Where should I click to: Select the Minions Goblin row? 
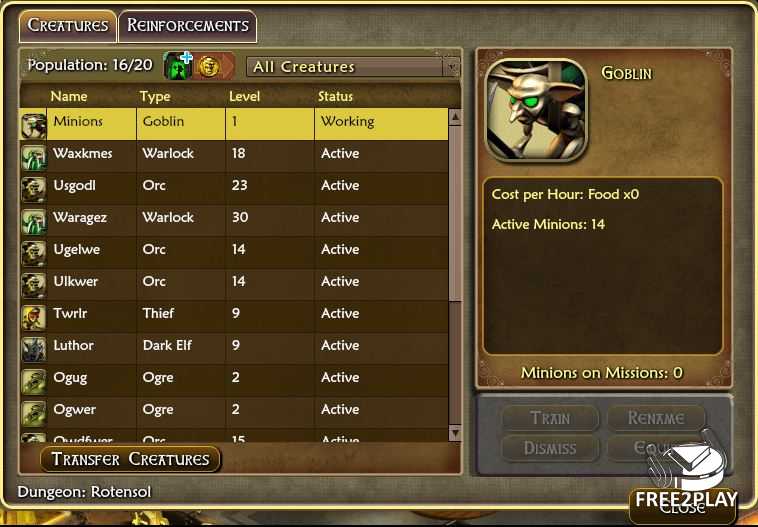point(240,122)
